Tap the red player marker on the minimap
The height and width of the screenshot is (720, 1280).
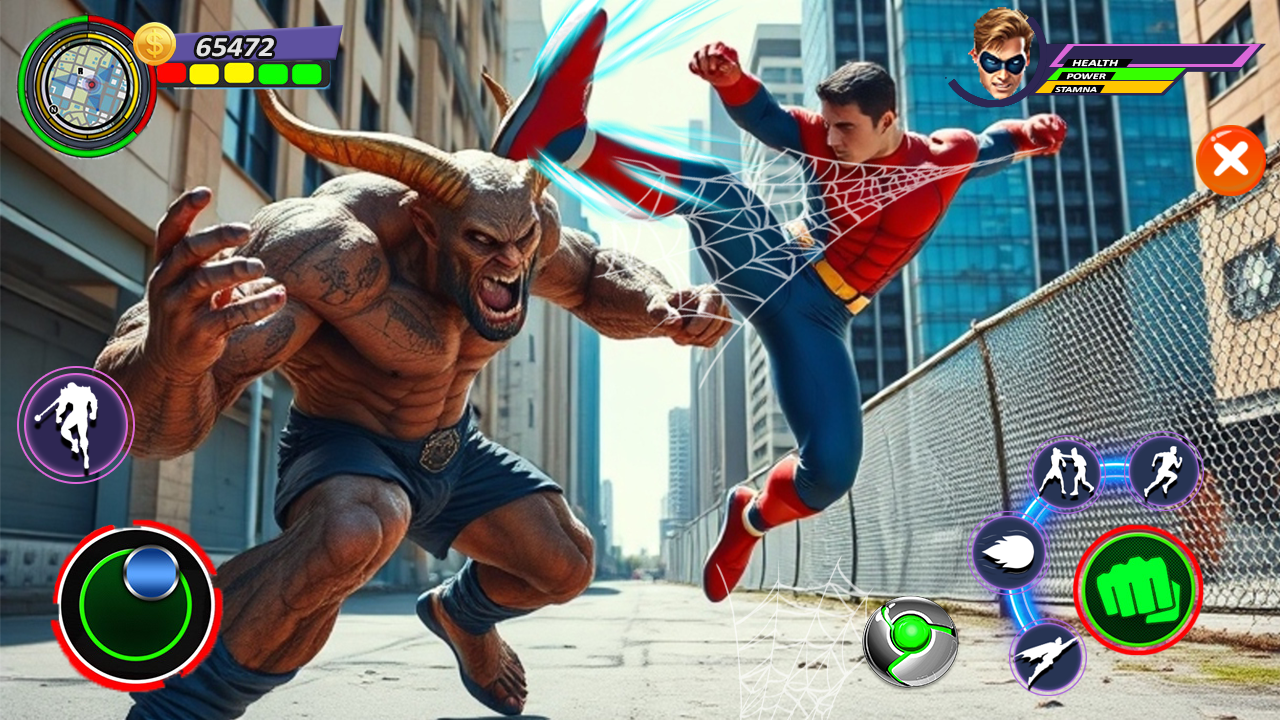[x=92, y=84]
